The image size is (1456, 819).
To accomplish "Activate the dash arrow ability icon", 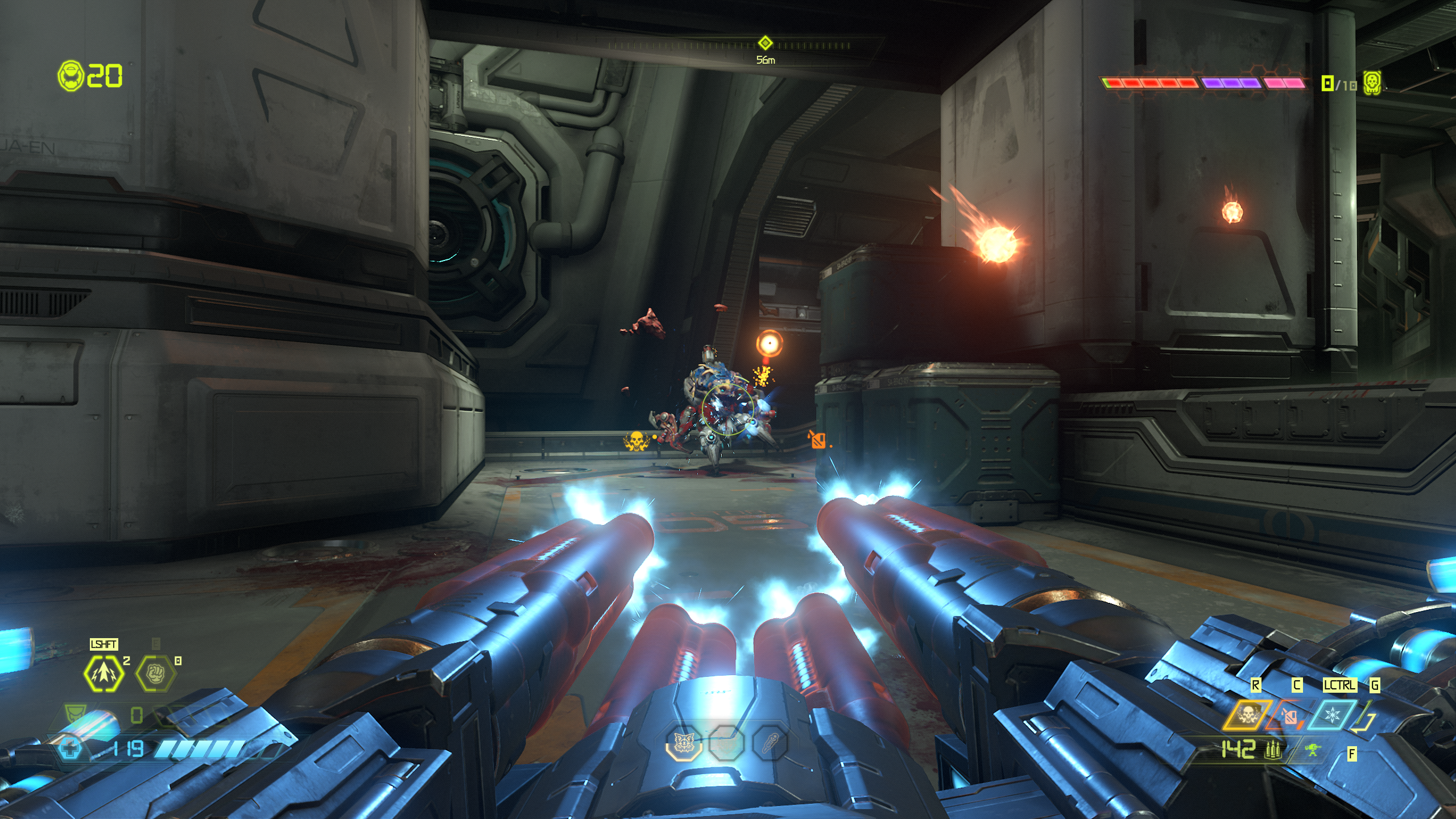I will coord(104,673).
